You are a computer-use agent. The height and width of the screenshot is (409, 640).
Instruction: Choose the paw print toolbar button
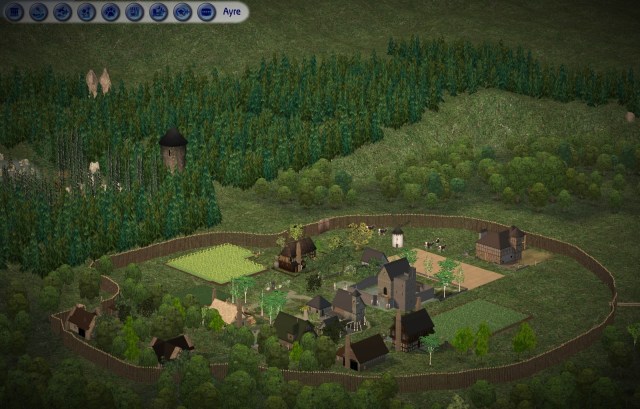(110, 12)
